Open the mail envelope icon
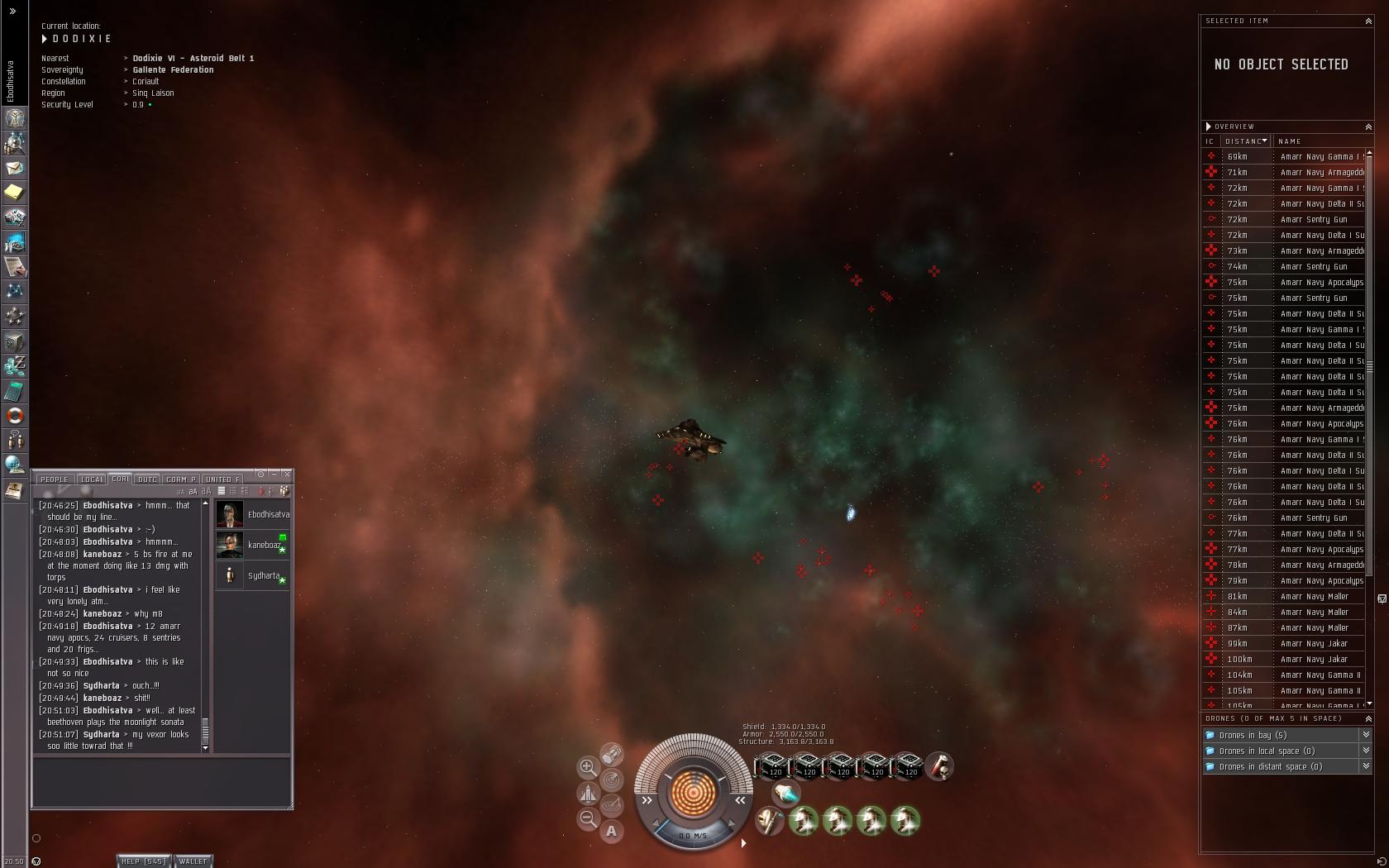The height and width of the screenshot is (868, 1389). pyautogui.click(x=15, y=168)
